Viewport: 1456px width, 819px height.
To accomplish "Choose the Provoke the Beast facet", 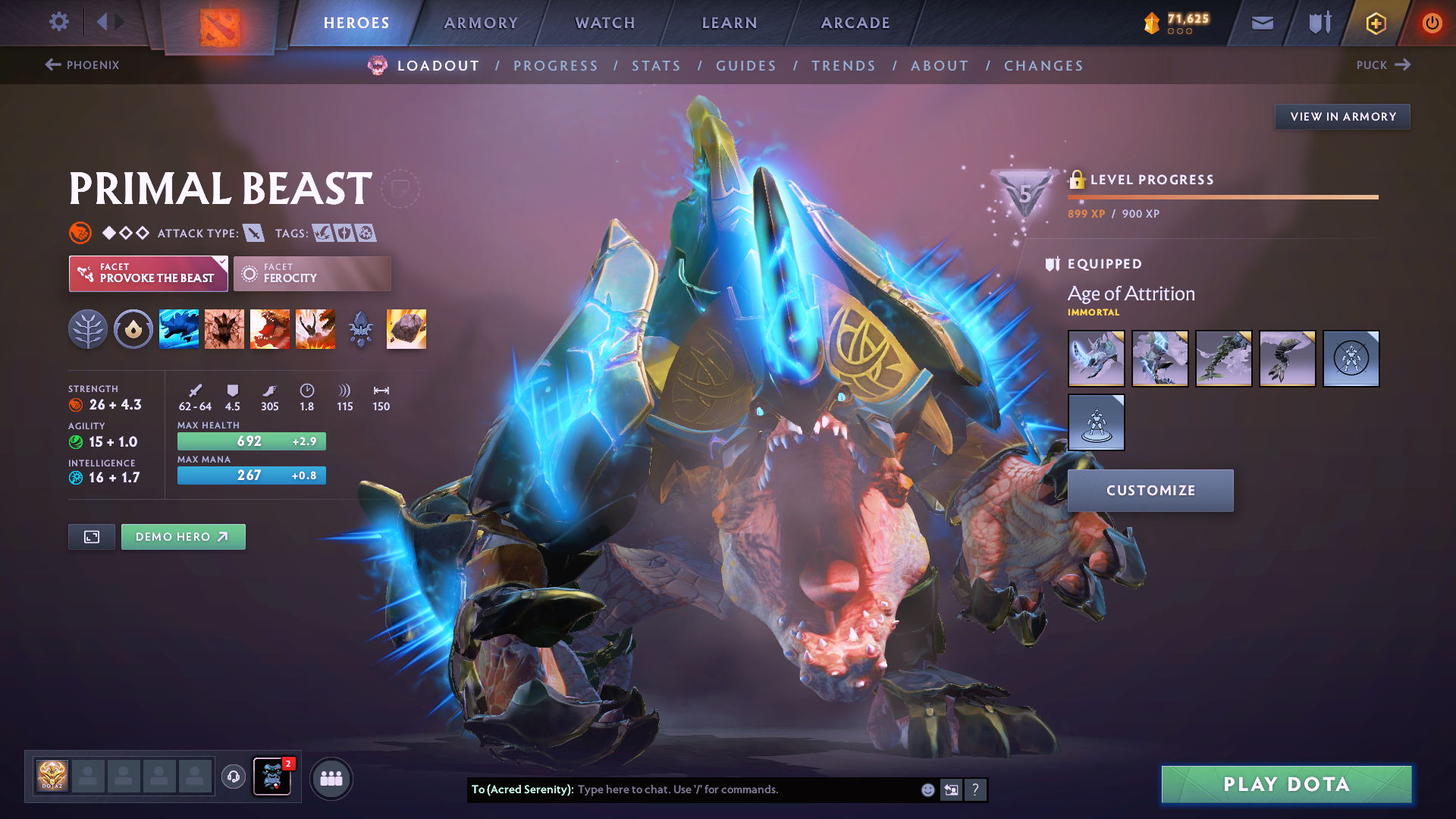I will pyautogui.click(x=149, y=274).
